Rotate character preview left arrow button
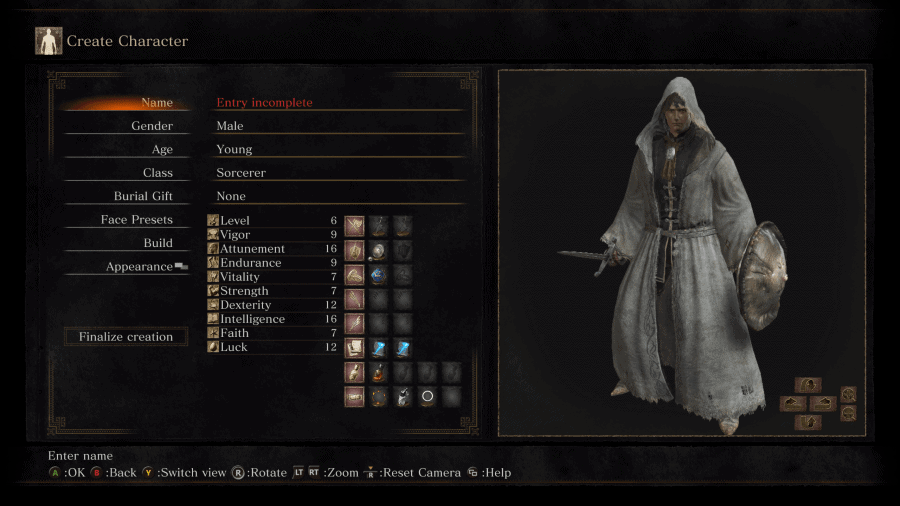The image size is (900, 506). (793, 404)
